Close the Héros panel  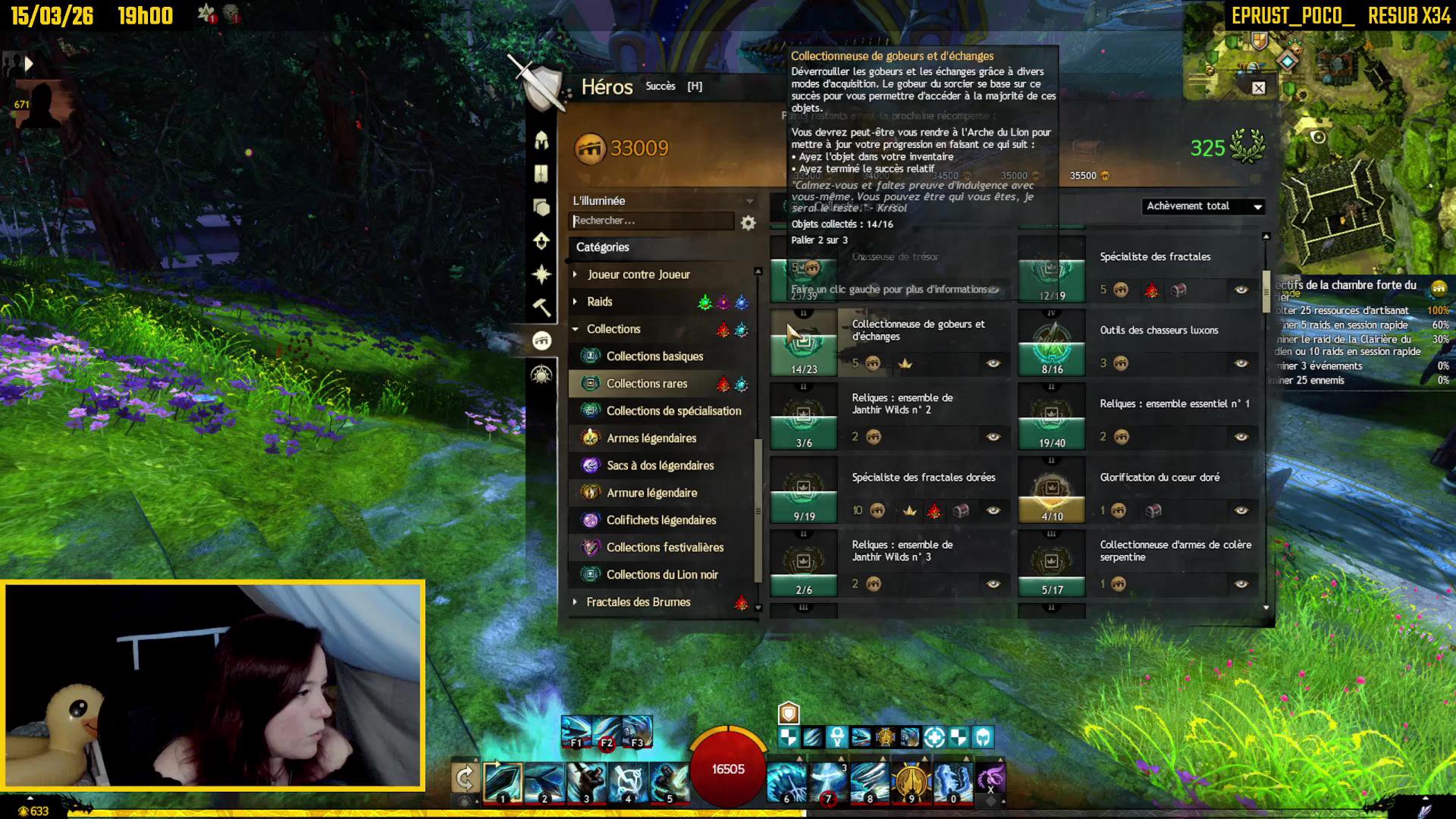coord(1258,88)
